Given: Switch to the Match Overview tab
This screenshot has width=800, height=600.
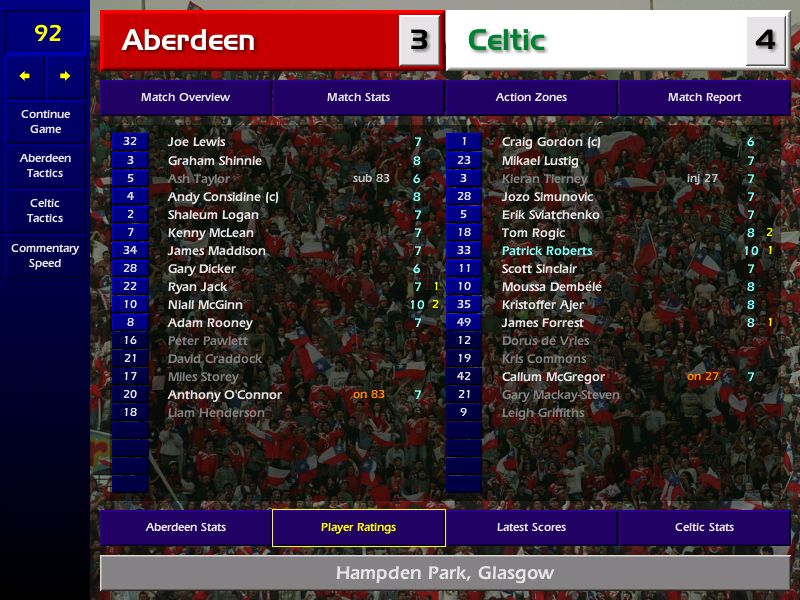Looking at the screenshot, I should point(185,97).
